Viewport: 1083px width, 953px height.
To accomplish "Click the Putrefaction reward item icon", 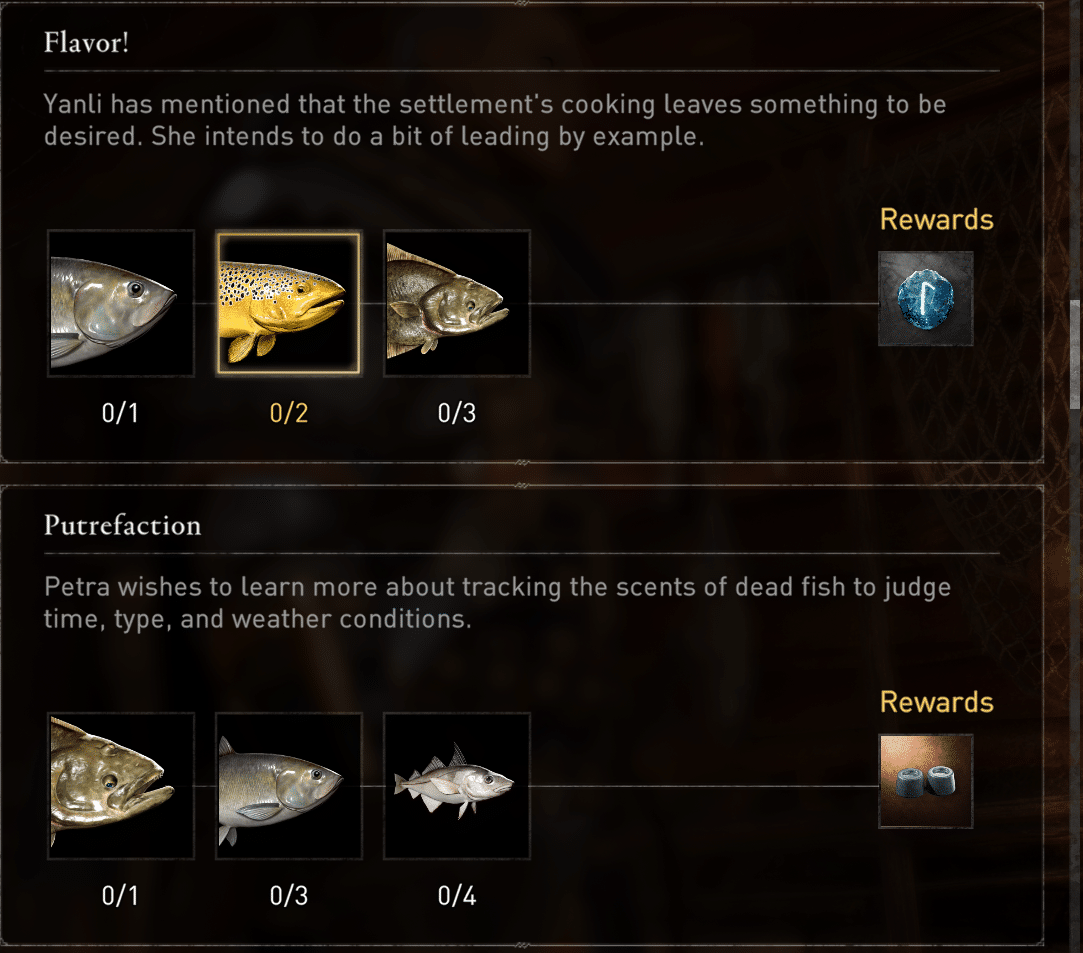I will tap(925, 781).
